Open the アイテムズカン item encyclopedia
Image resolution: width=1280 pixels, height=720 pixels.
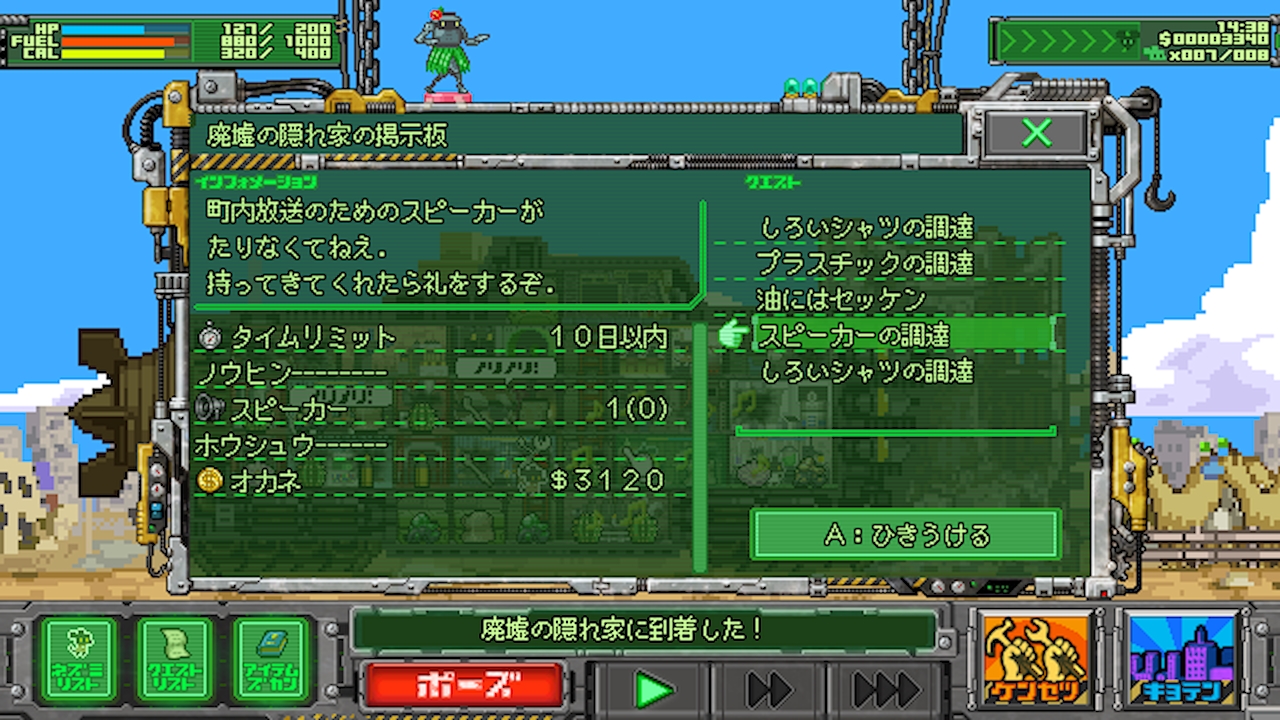268,658
